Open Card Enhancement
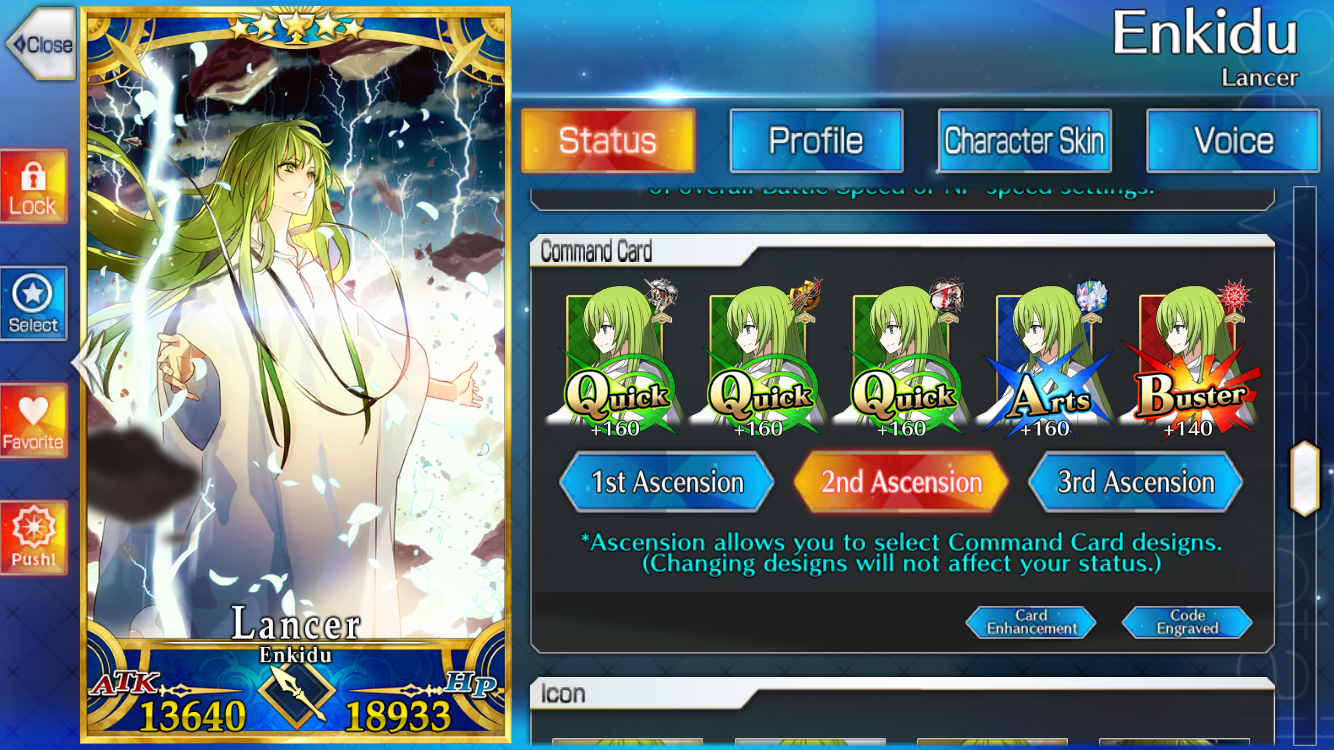This screenshot has height=750, width=1334. 1031,622
